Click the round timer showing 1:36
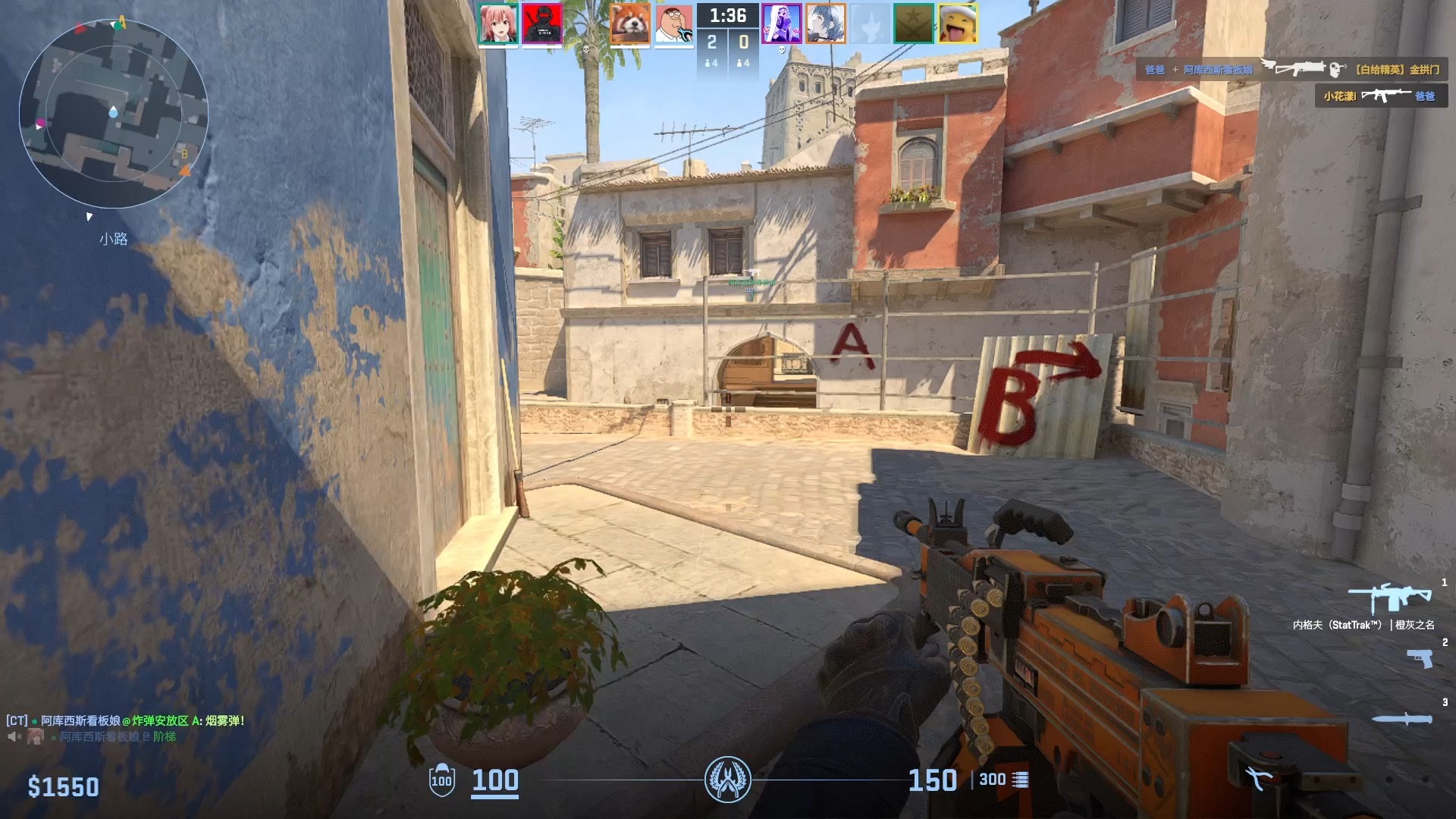Viewport: 1456px width, 819px height. pos(727,15)
